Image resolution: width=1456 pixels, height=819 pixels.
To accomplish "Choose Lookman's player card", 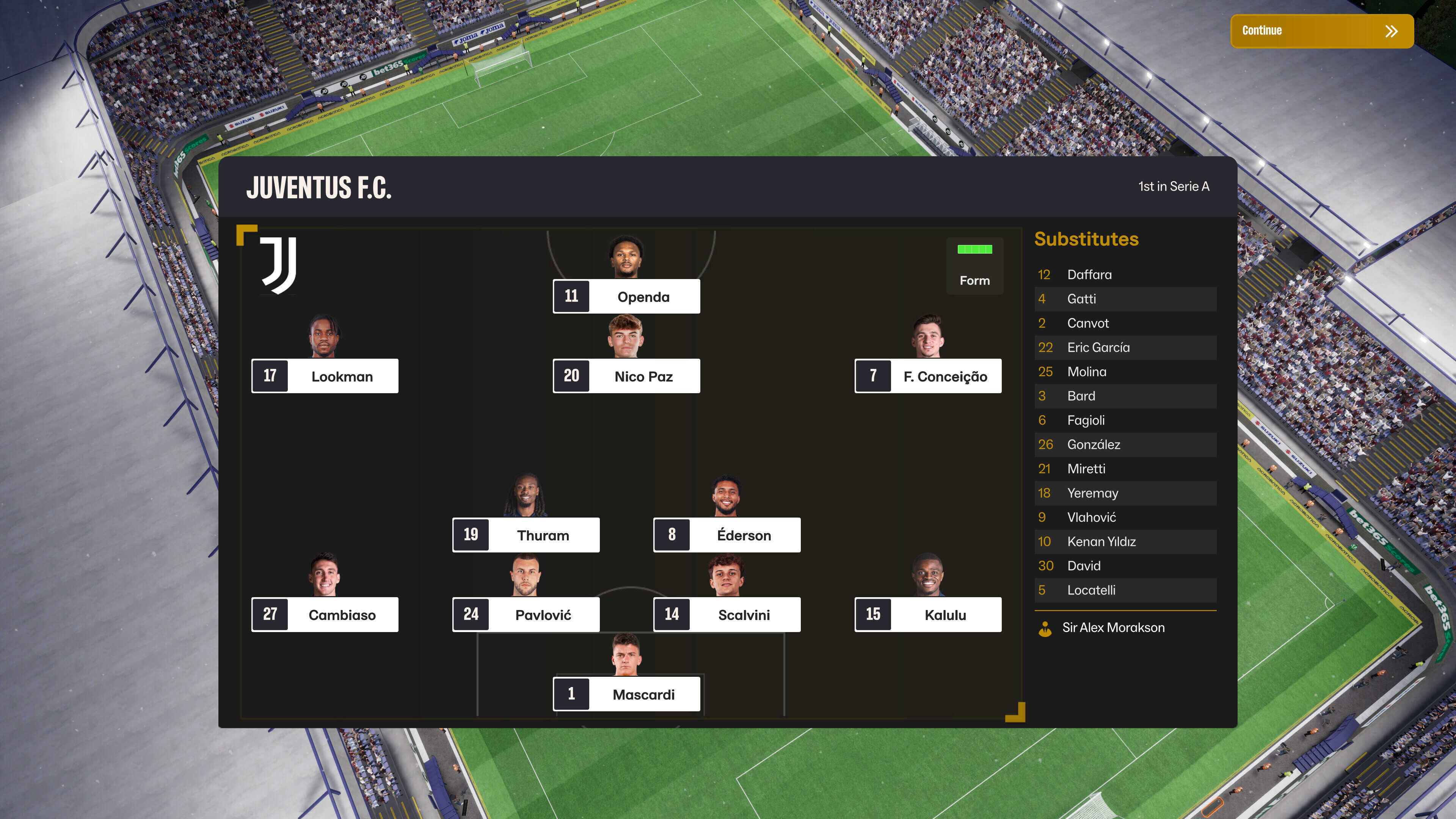I will coord(325,376).
